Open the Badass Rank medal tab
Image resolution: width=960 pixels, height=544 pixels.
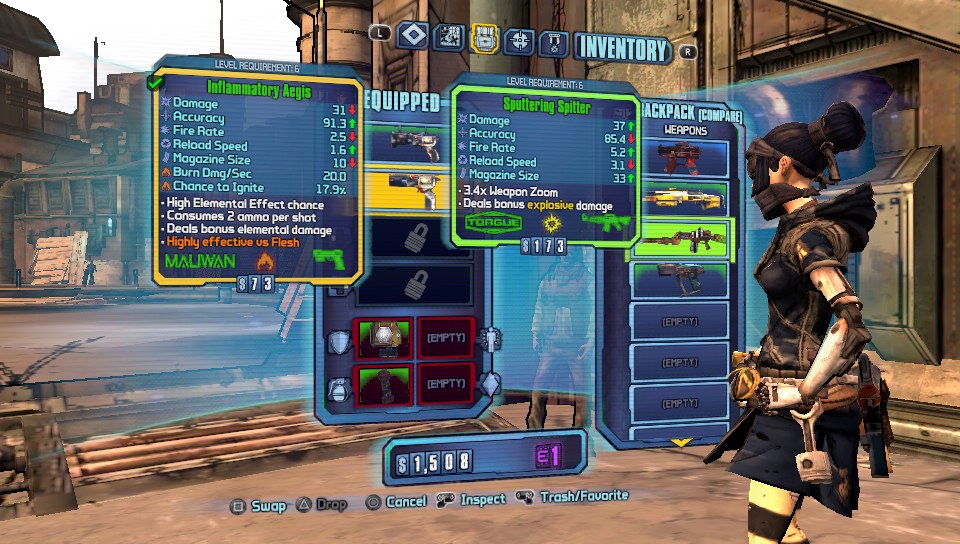pyautogui.click(x=554, y=42)
